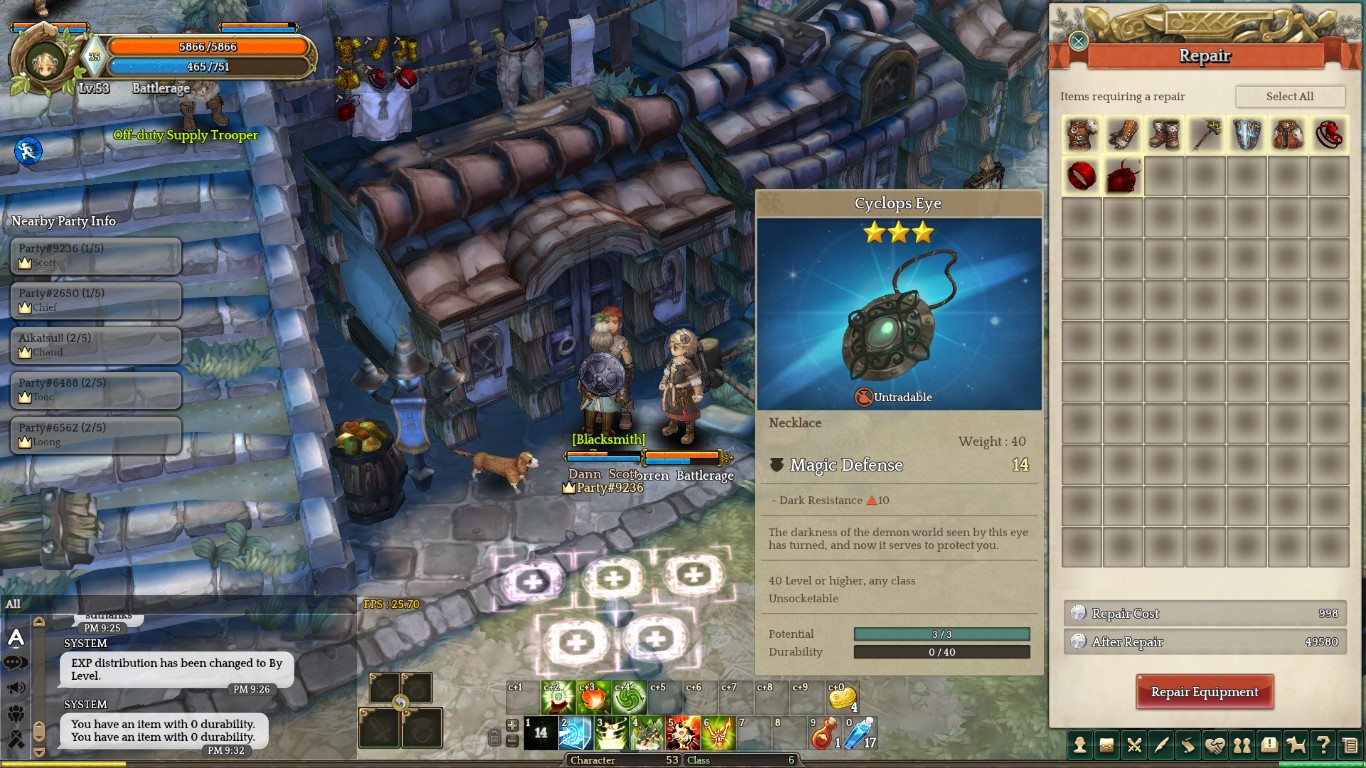Viewport: 1366px width, 768px height.
Task: Open the companion pet menu icon
Action: click(x=1296, y=745)
